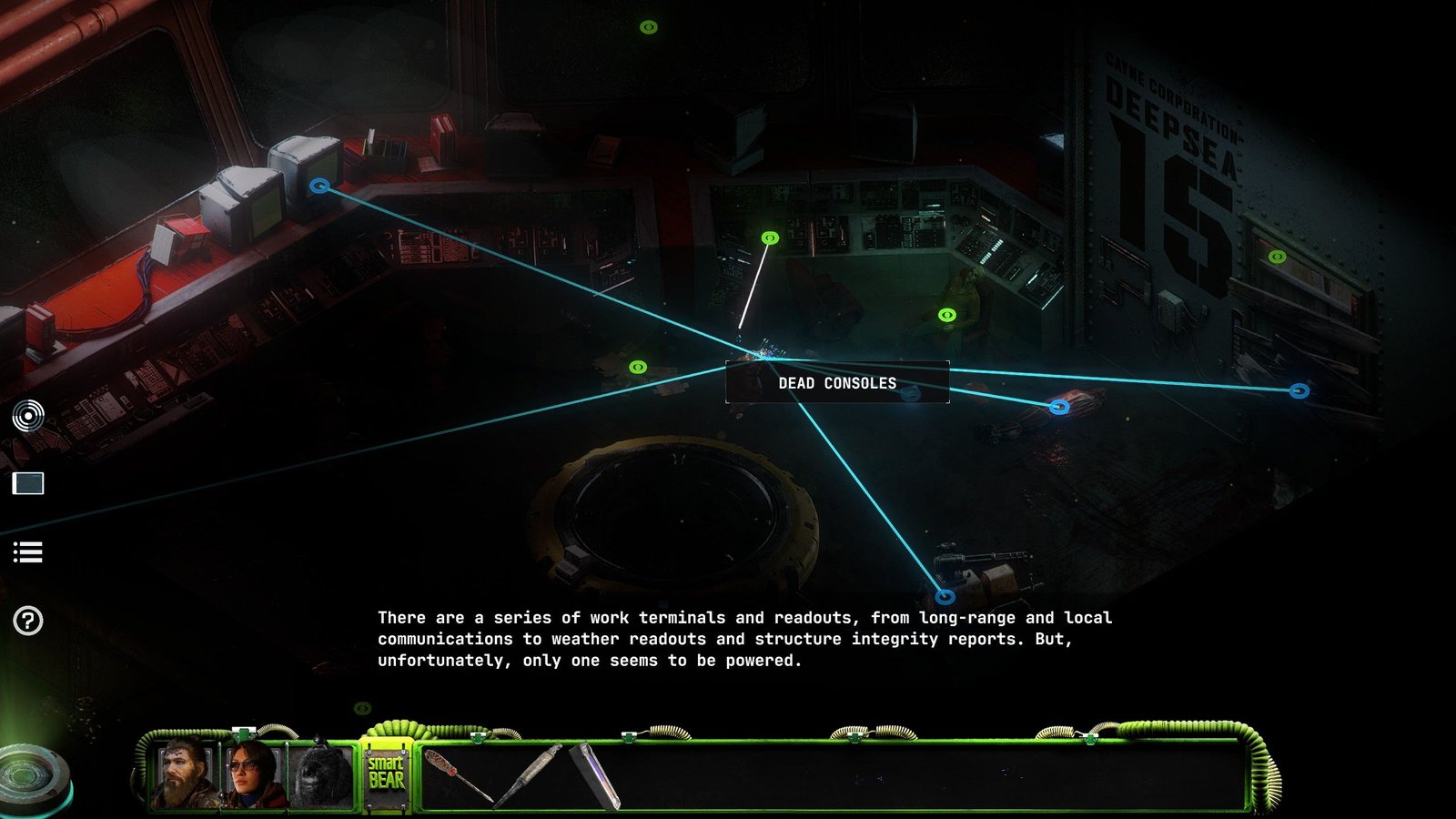Open the Smart Bear panel
Image resolution: width=1456 pixels, height=819 pixels.
387,773
